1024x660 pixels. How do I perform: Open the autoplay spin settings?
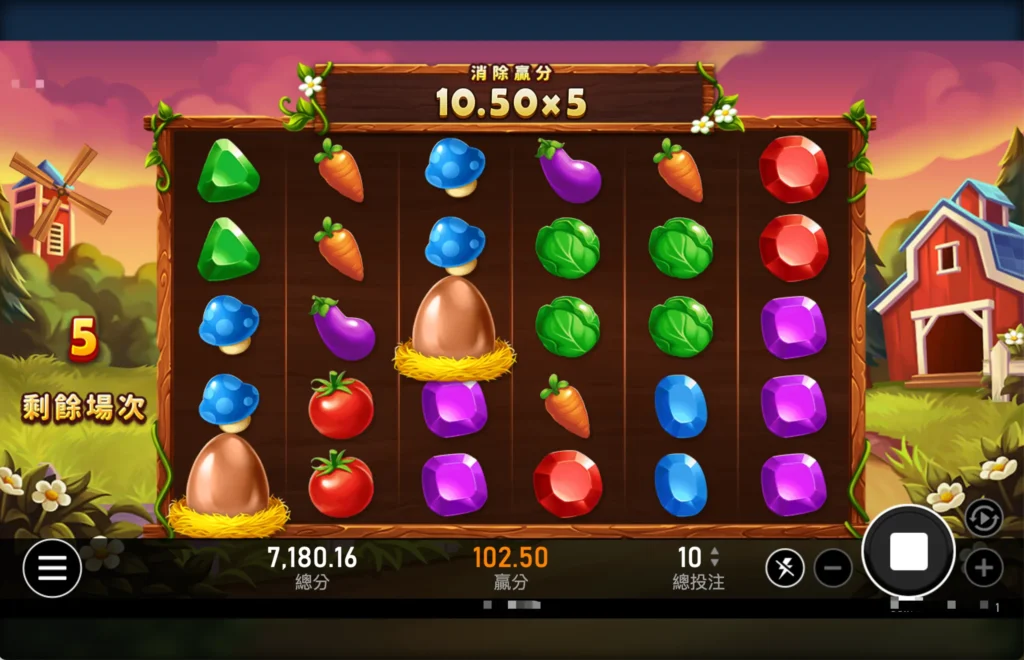click(x=984, y=517)
